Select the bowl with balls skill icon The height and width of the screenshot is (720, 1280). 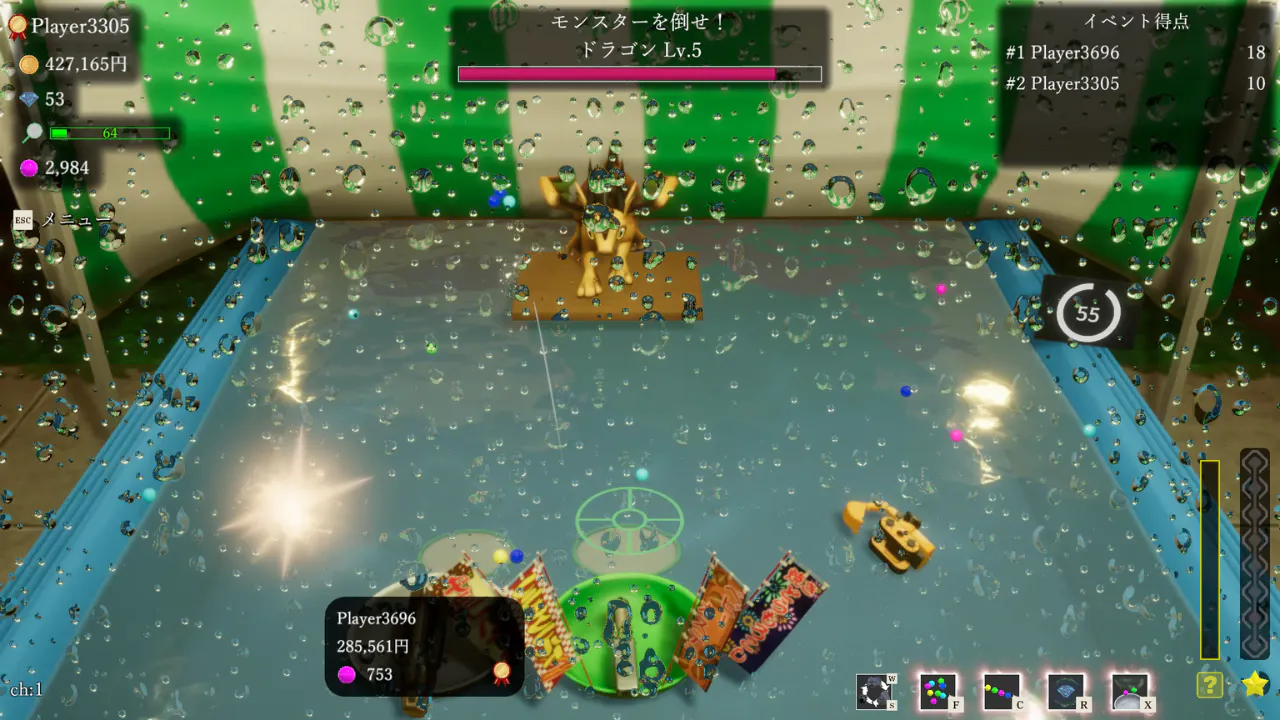click(x=1130, y=692)
